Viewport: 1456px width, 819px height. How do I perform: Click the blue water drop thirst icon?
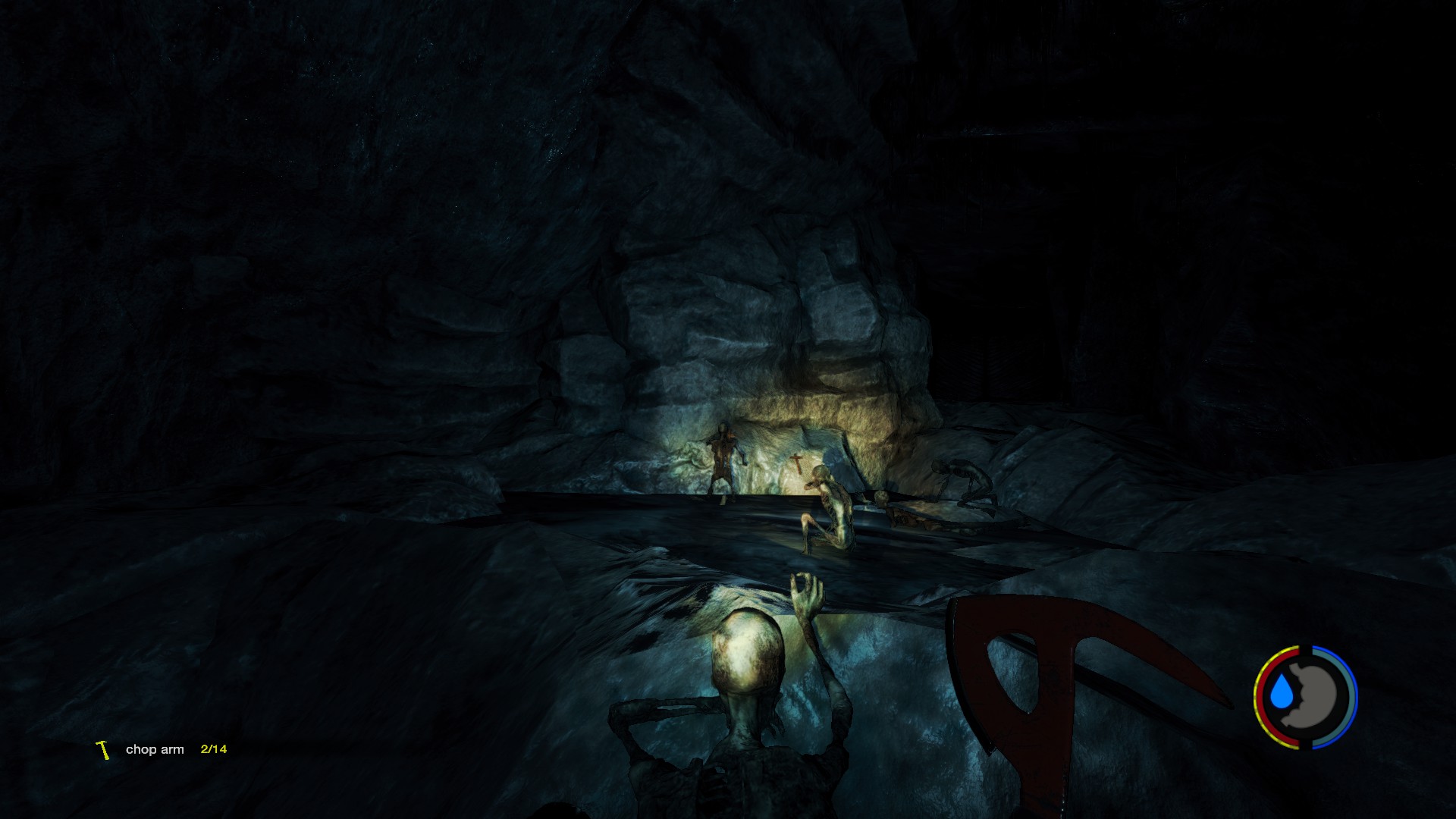pos(1280,693)
